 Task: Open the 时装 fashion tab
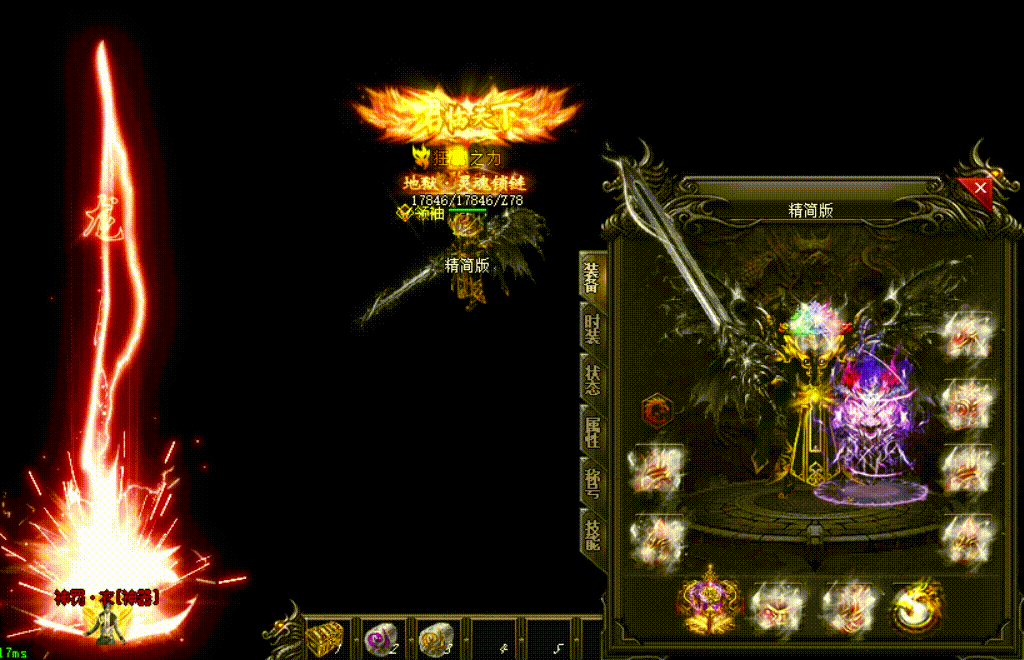pyautogui.click(x=591, y=329)
